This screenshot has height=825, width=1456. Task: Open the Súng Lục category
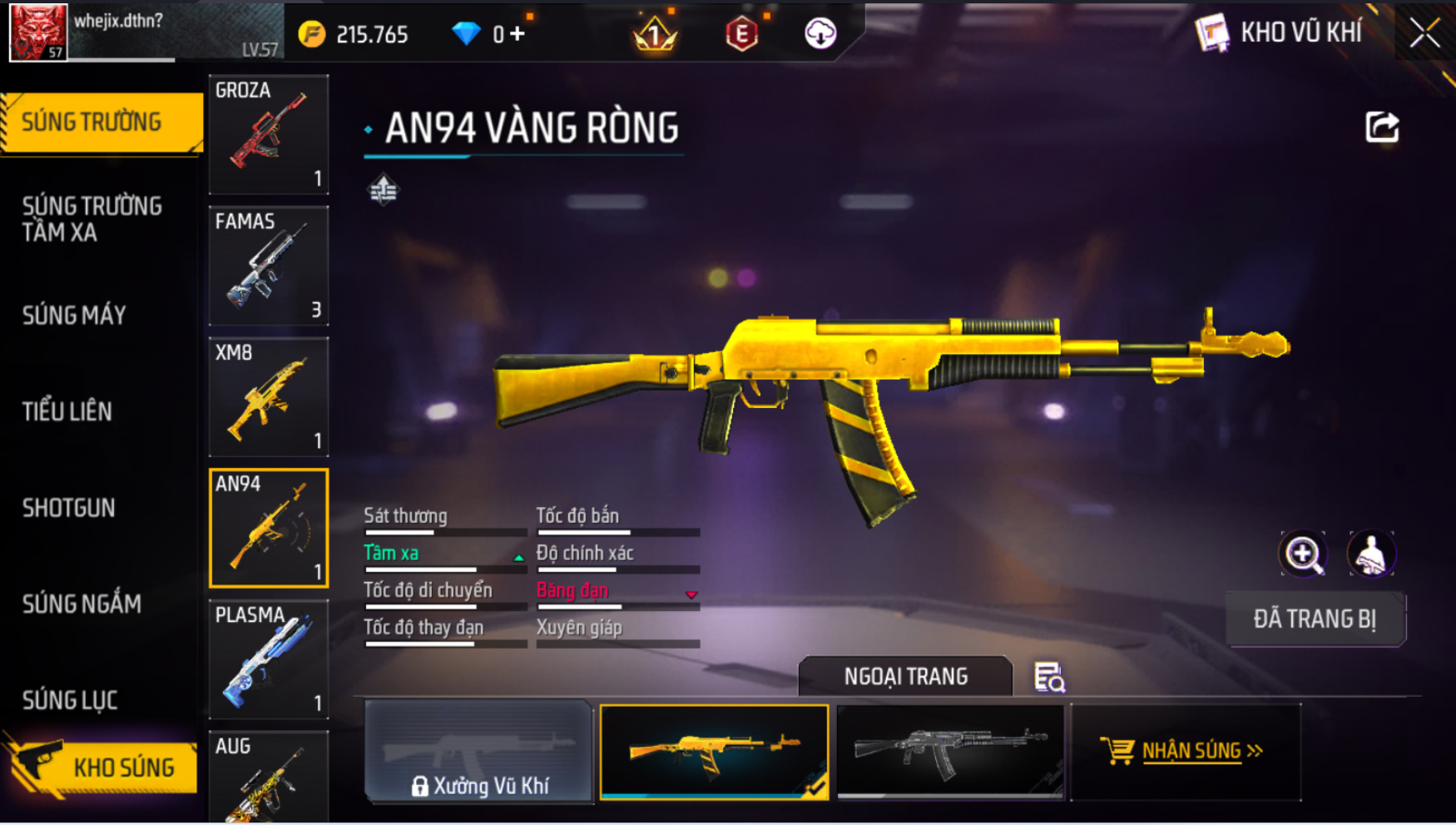(70, 700)
